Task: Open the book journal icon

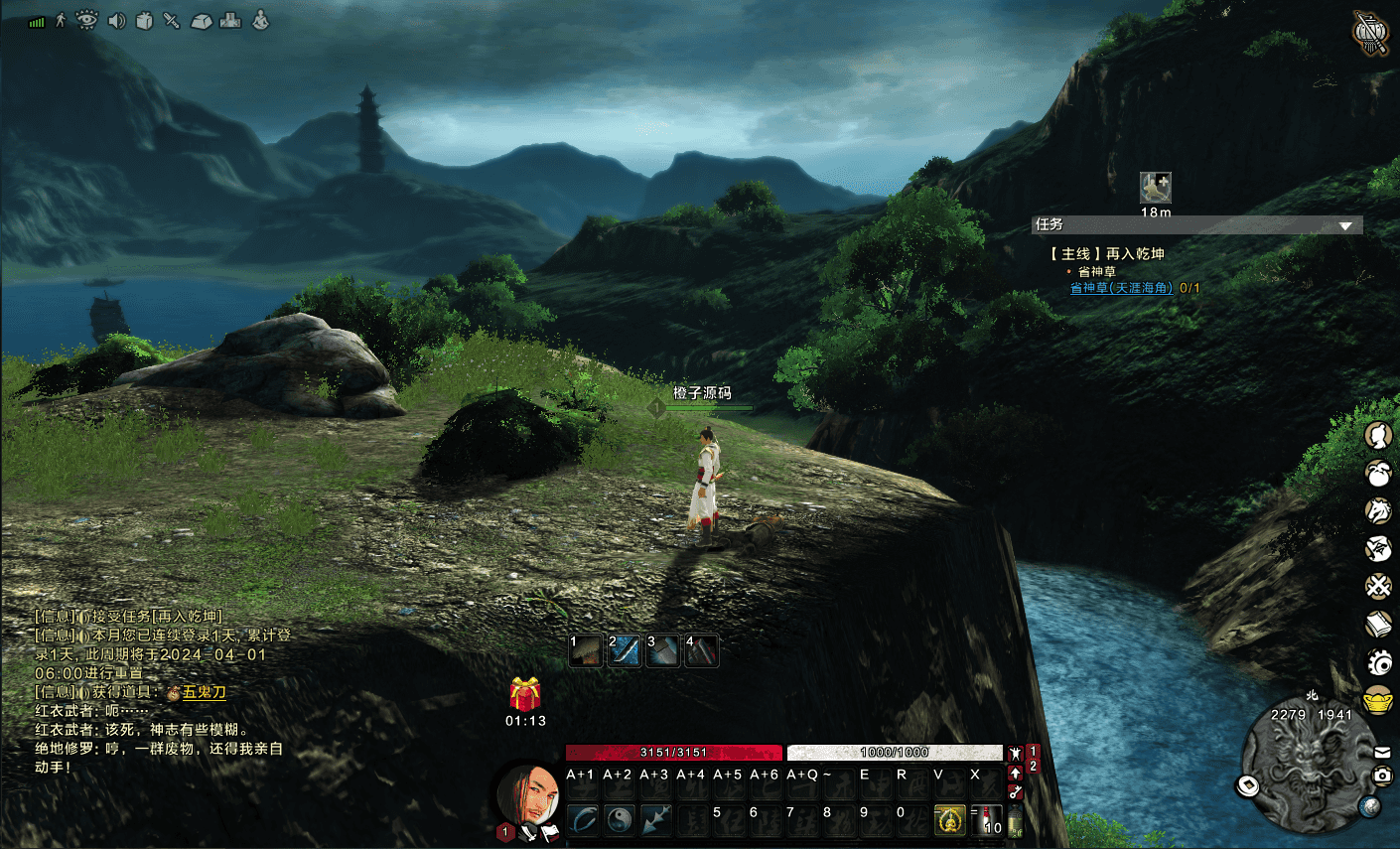Action: click(1378, 624)
